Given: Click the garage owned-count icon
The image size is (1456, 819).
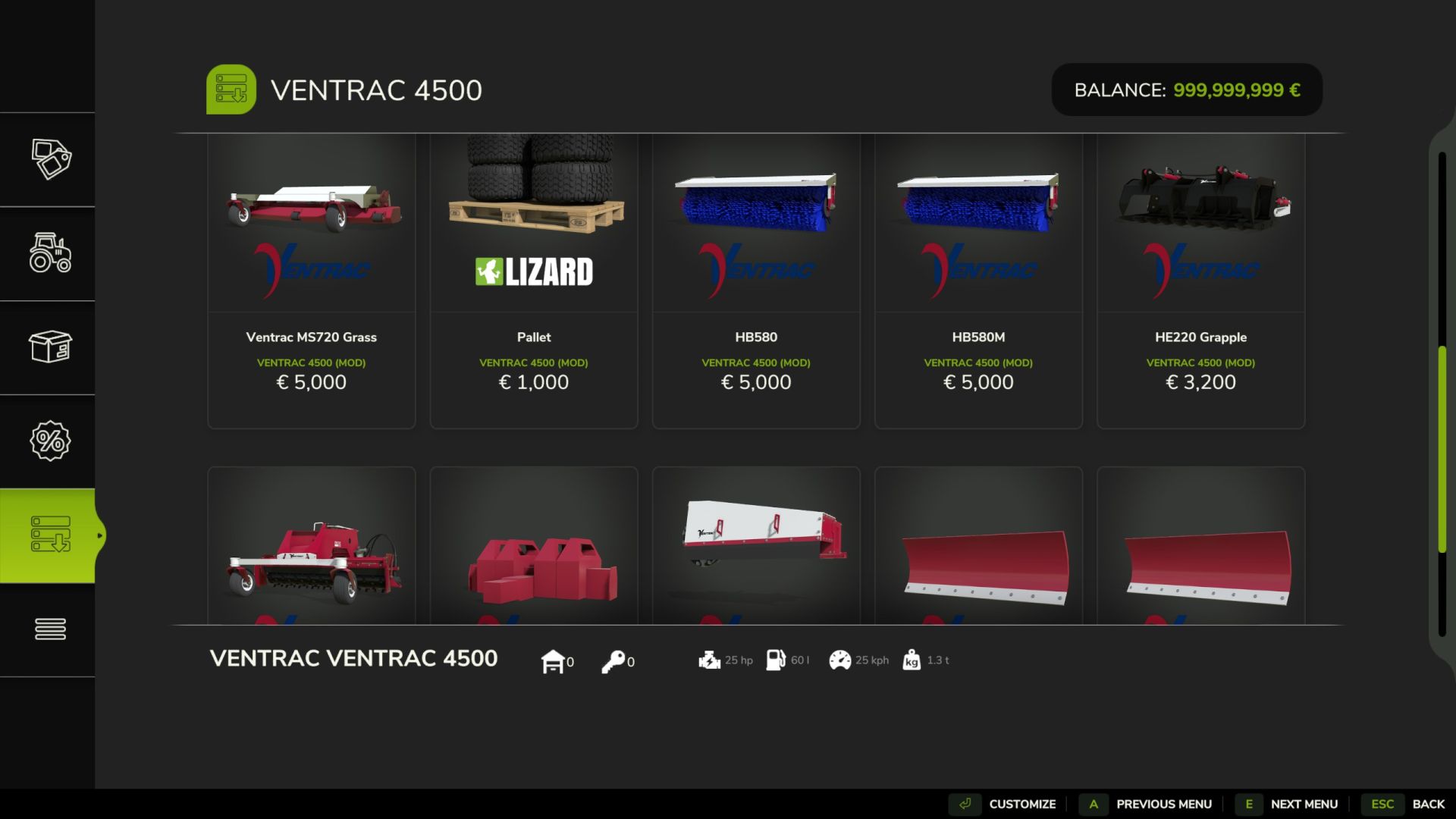Looking at the screenshot, I should point(554,660).
